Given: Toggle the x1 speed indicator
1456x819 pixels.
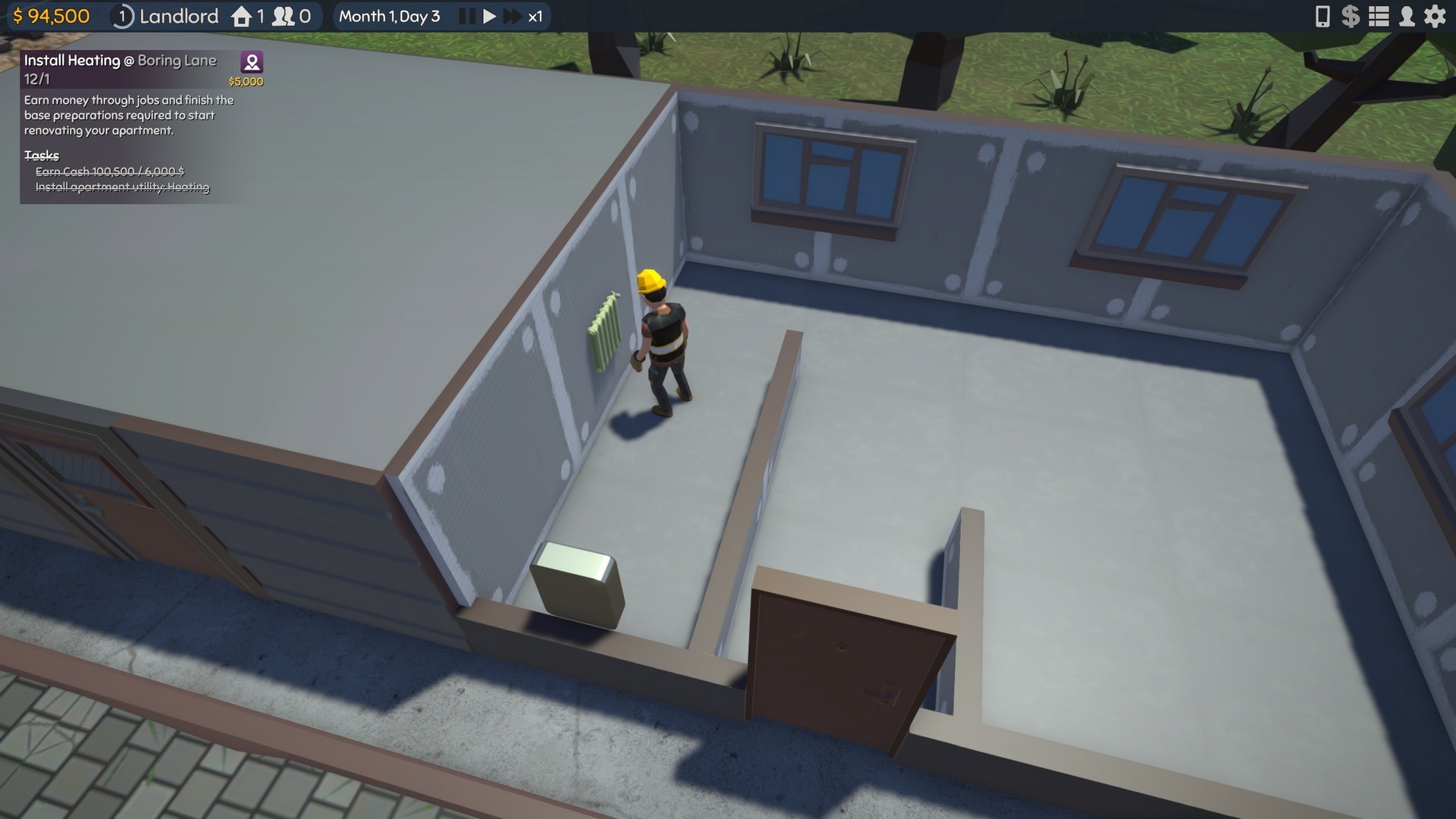Looking at the screenshot, I should coord(535,15).
